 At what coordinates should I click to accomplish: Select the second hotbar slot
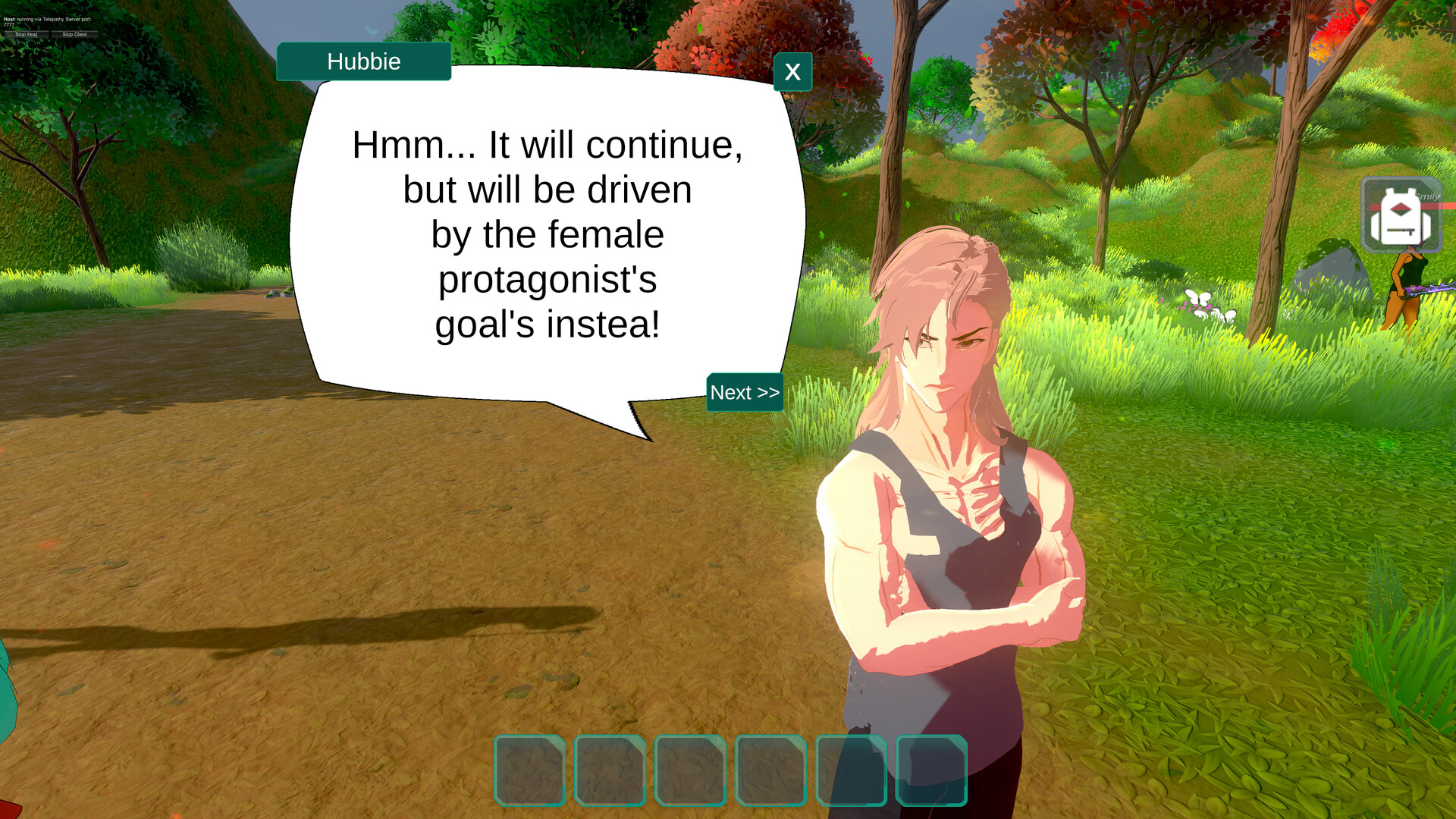point(610,770)
